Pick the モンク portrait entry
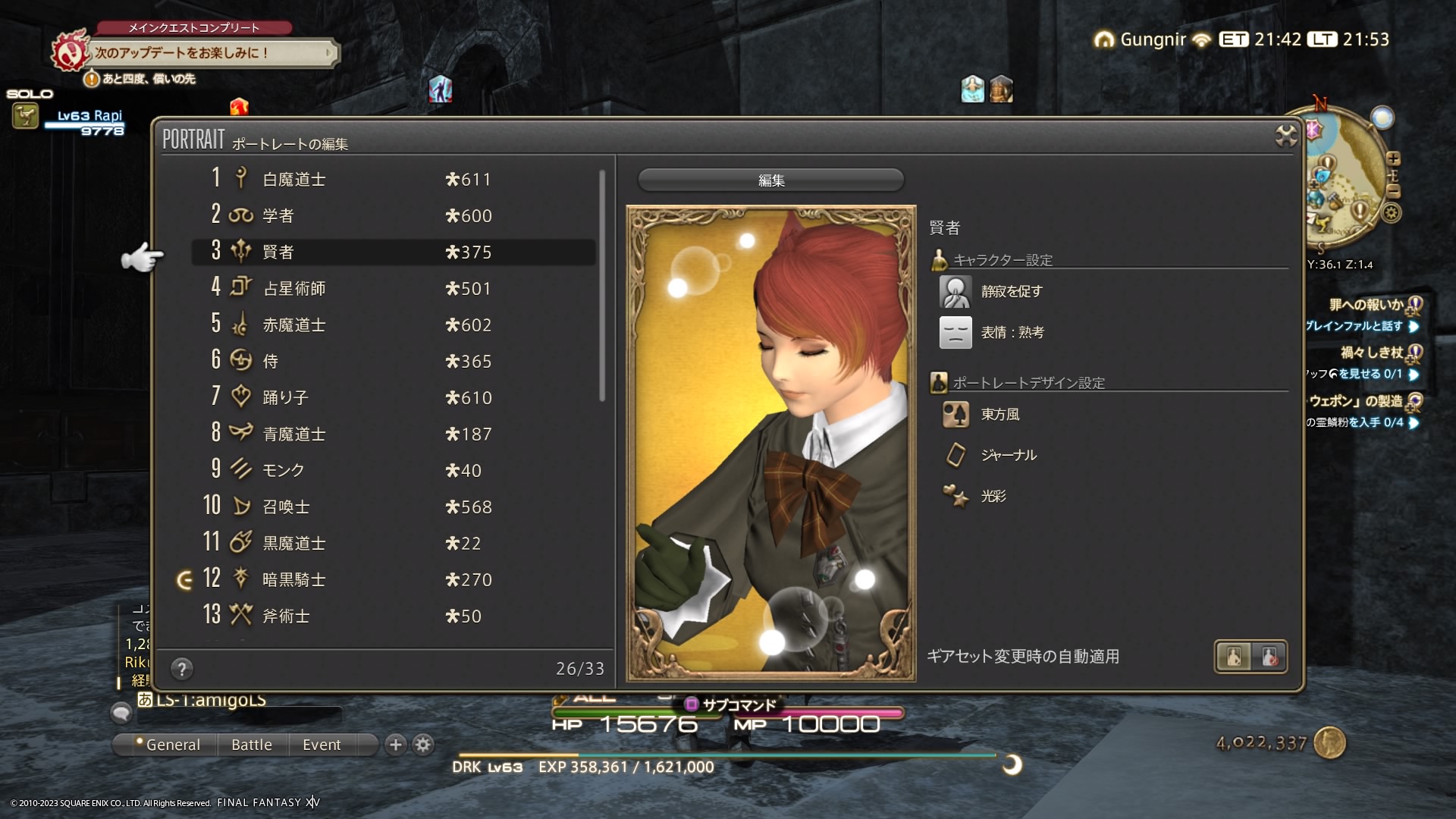Viewport: 1456px width, 819px height. click(x=379, y=471)
